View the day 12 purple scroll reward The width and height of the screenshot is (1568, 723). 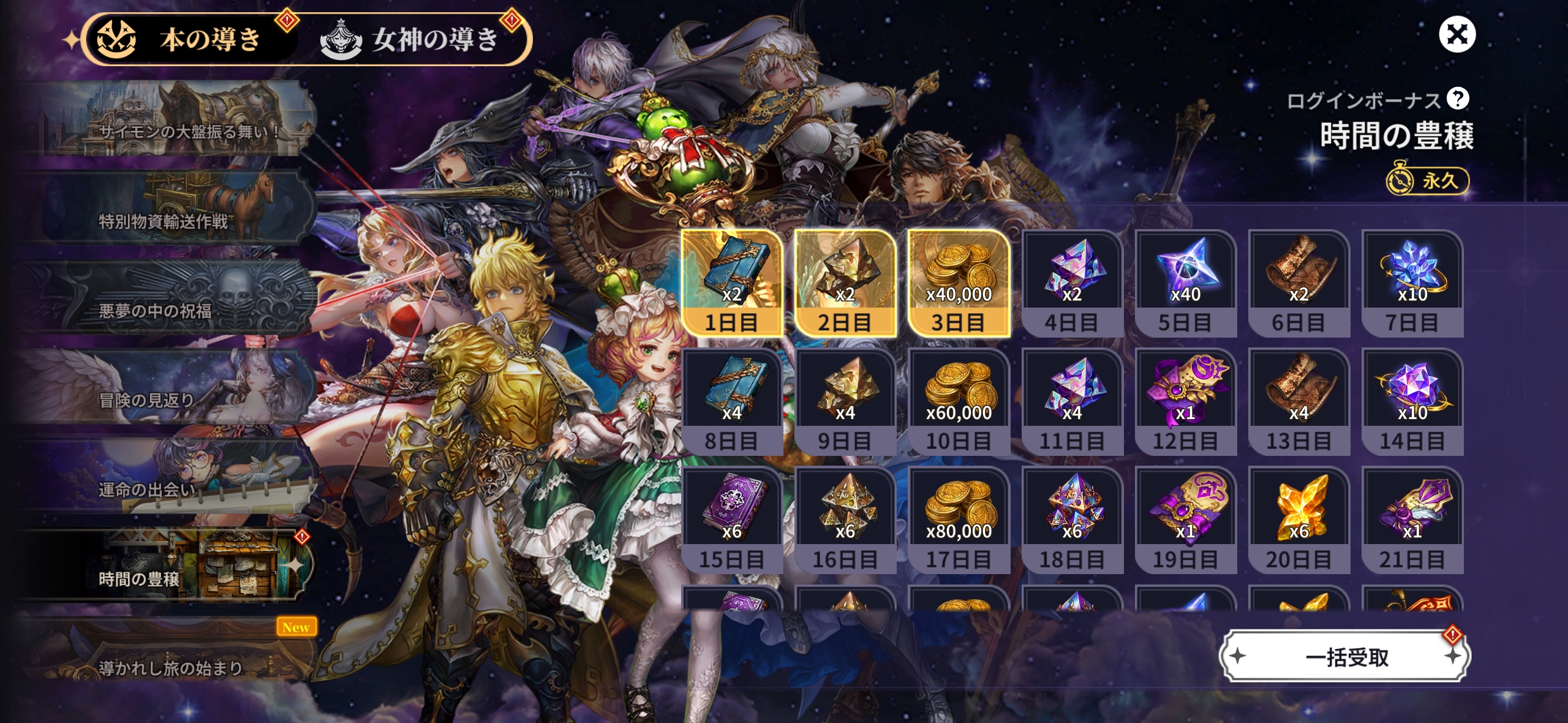(x=1185, y=401)
